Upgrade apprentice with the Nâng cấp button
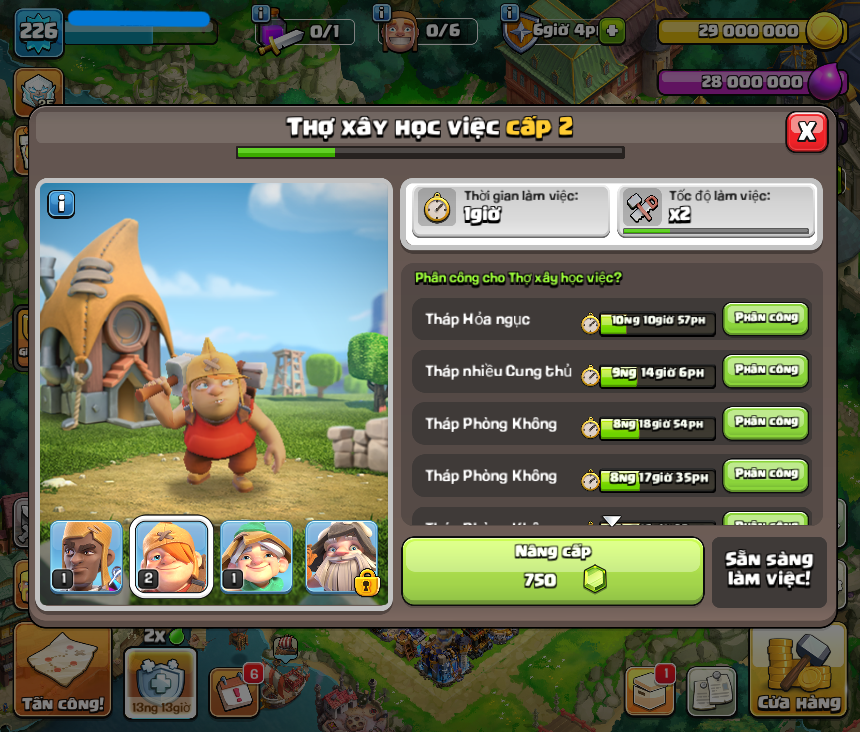This screenshot has width=860, height=732. coord(553,570)
